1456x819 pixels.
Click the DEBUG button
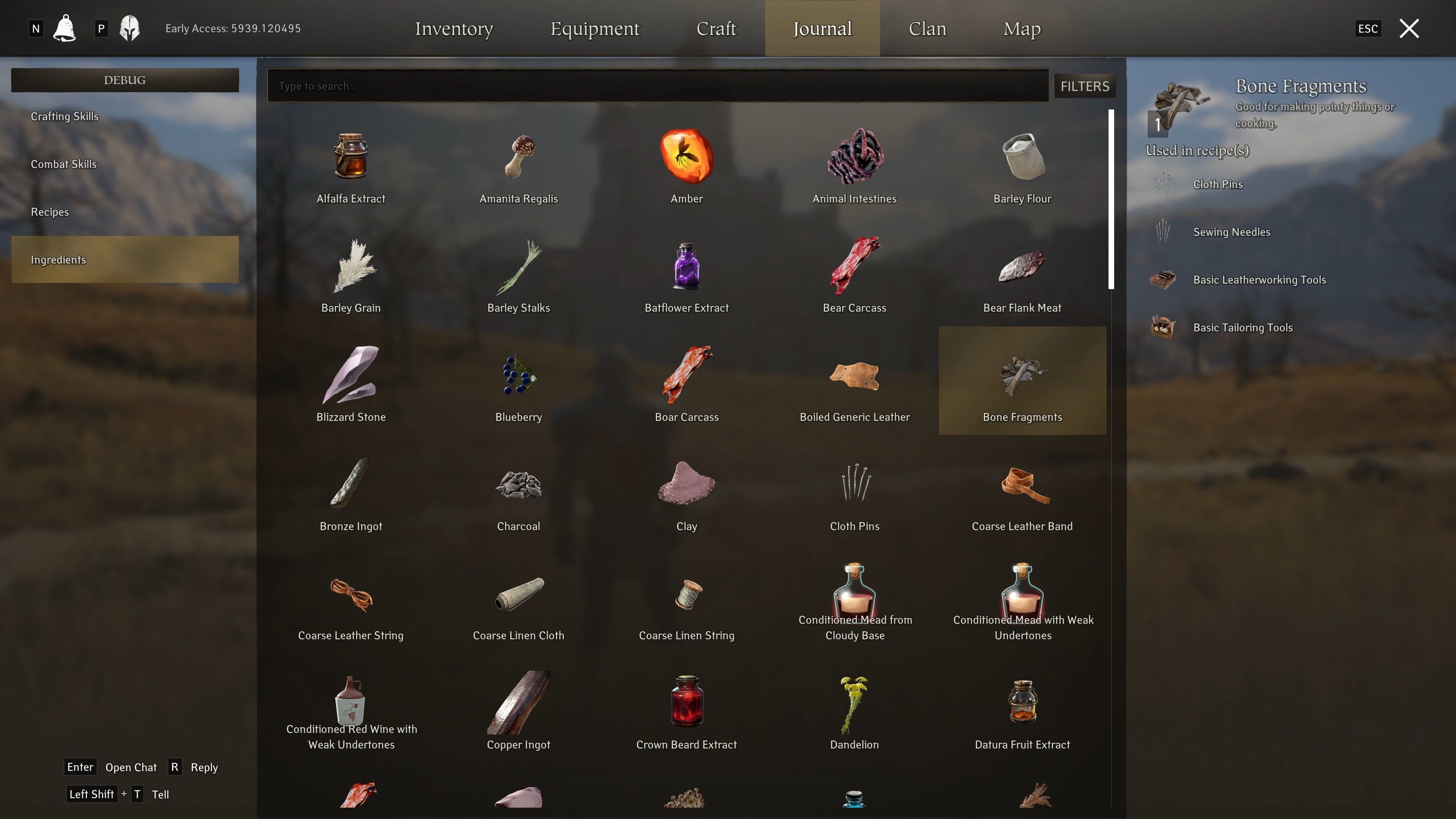[124, 80]
